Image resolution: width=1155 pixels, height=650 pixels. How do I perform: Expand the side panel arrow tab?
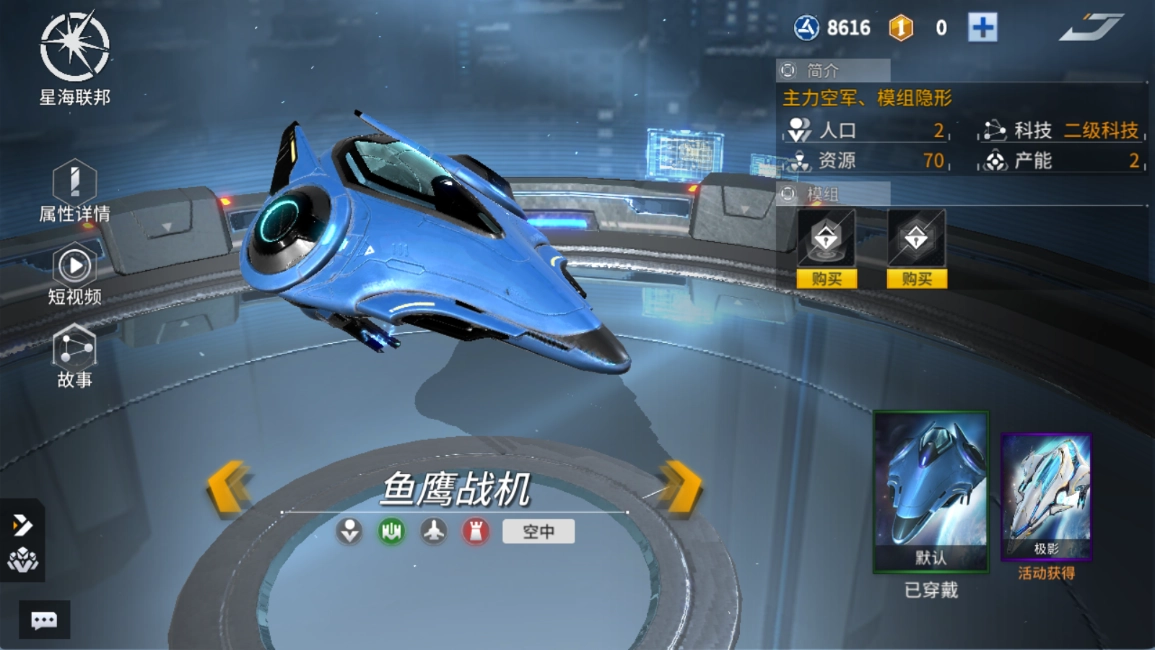(22, 524)
